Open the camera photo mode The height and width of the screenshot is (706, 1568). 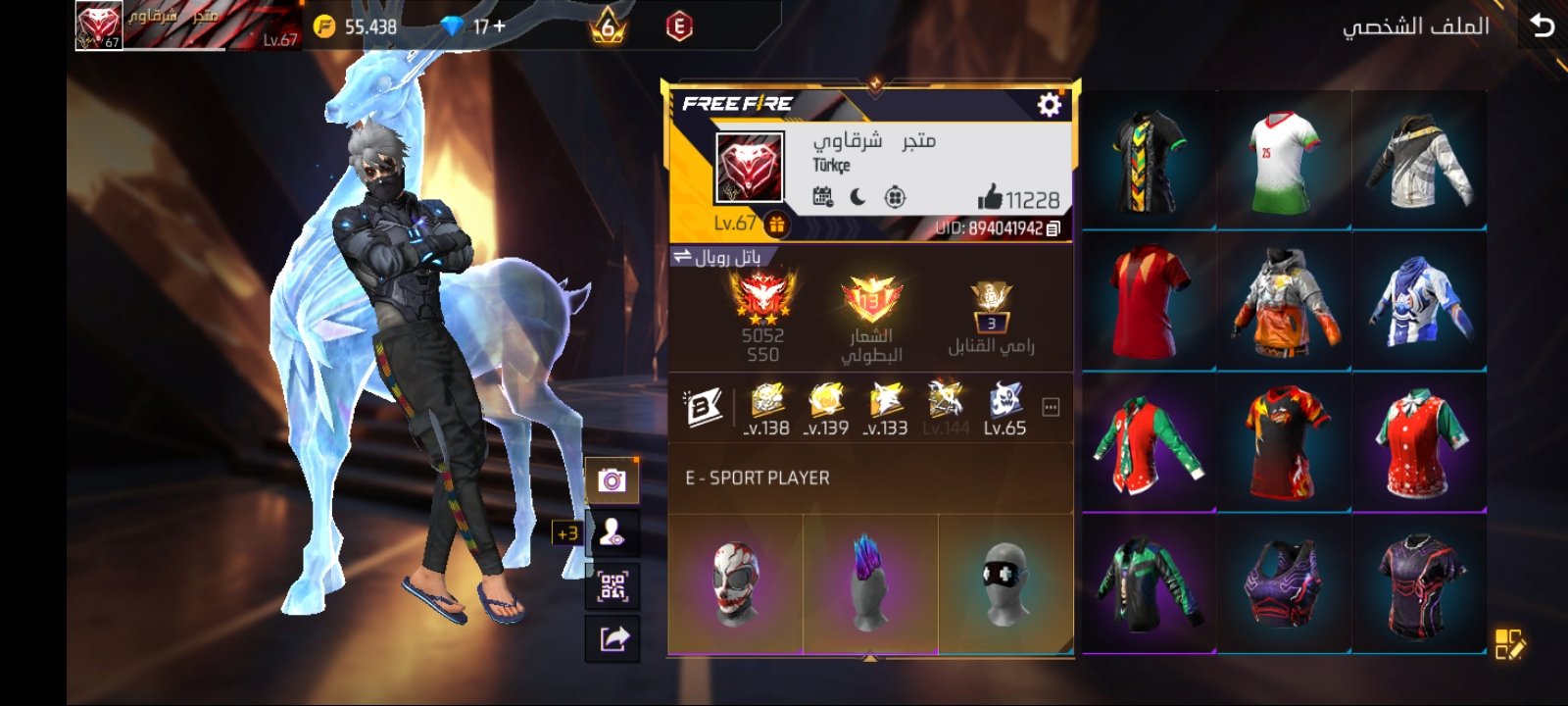(612, 480)
